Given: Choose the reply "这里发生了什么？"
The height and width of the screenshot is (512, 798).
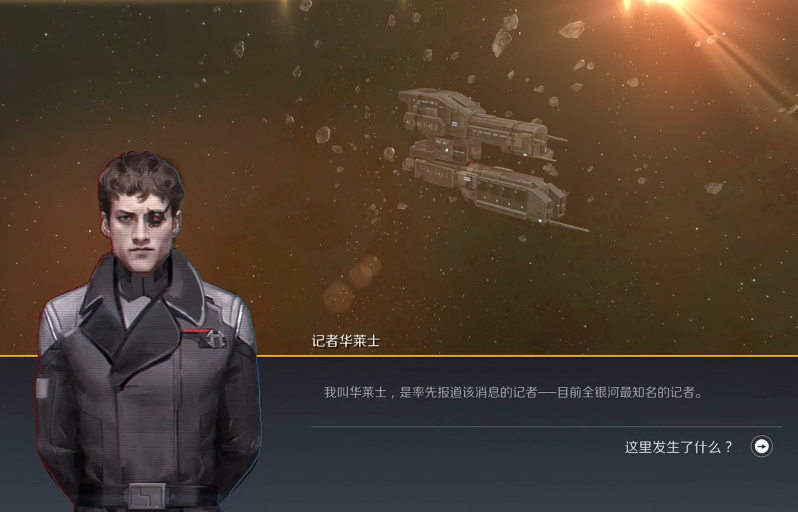Looking at the screenshot, I should point(679,447).
